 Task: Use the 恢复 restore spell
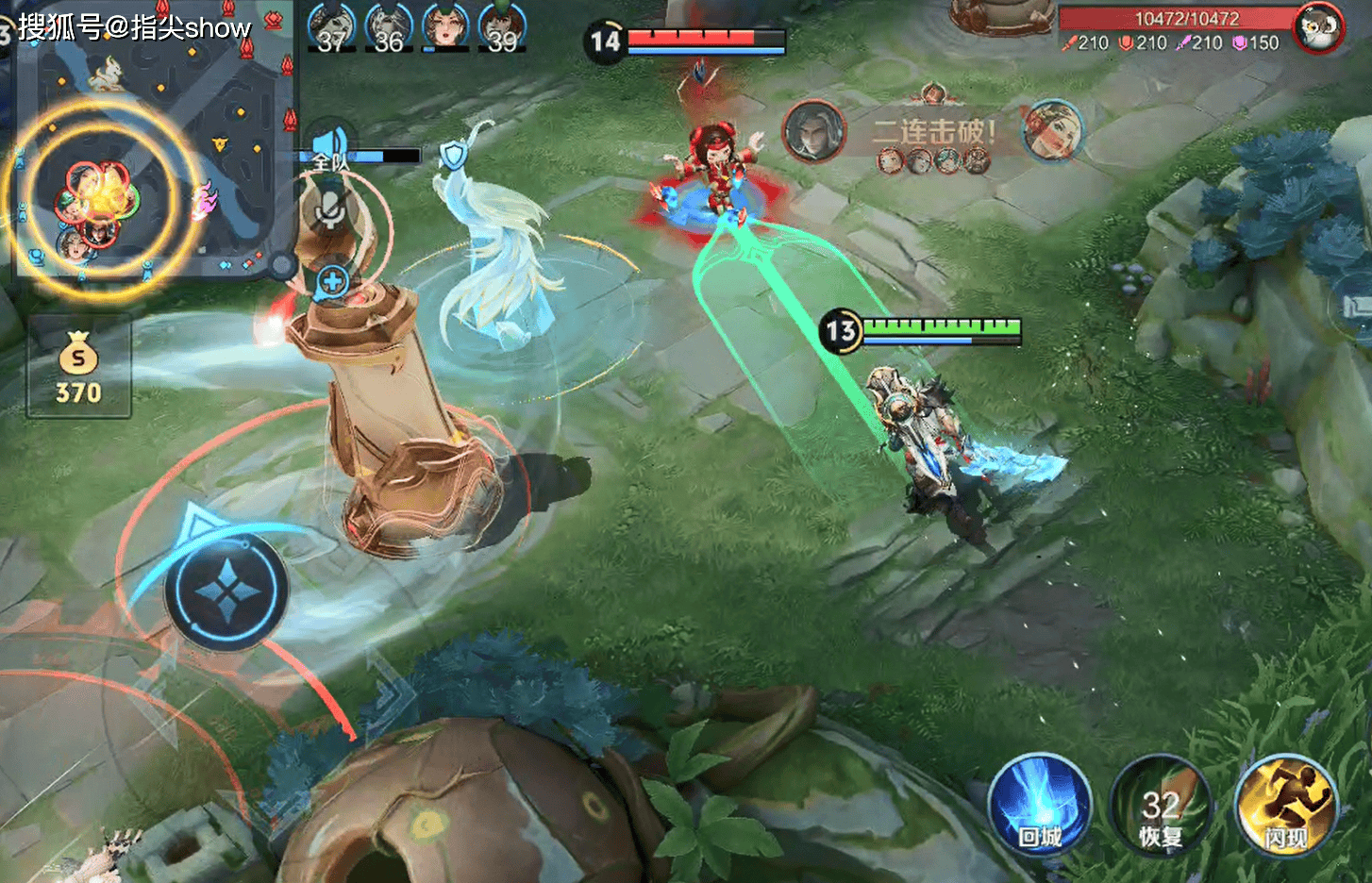point(1160,807)
